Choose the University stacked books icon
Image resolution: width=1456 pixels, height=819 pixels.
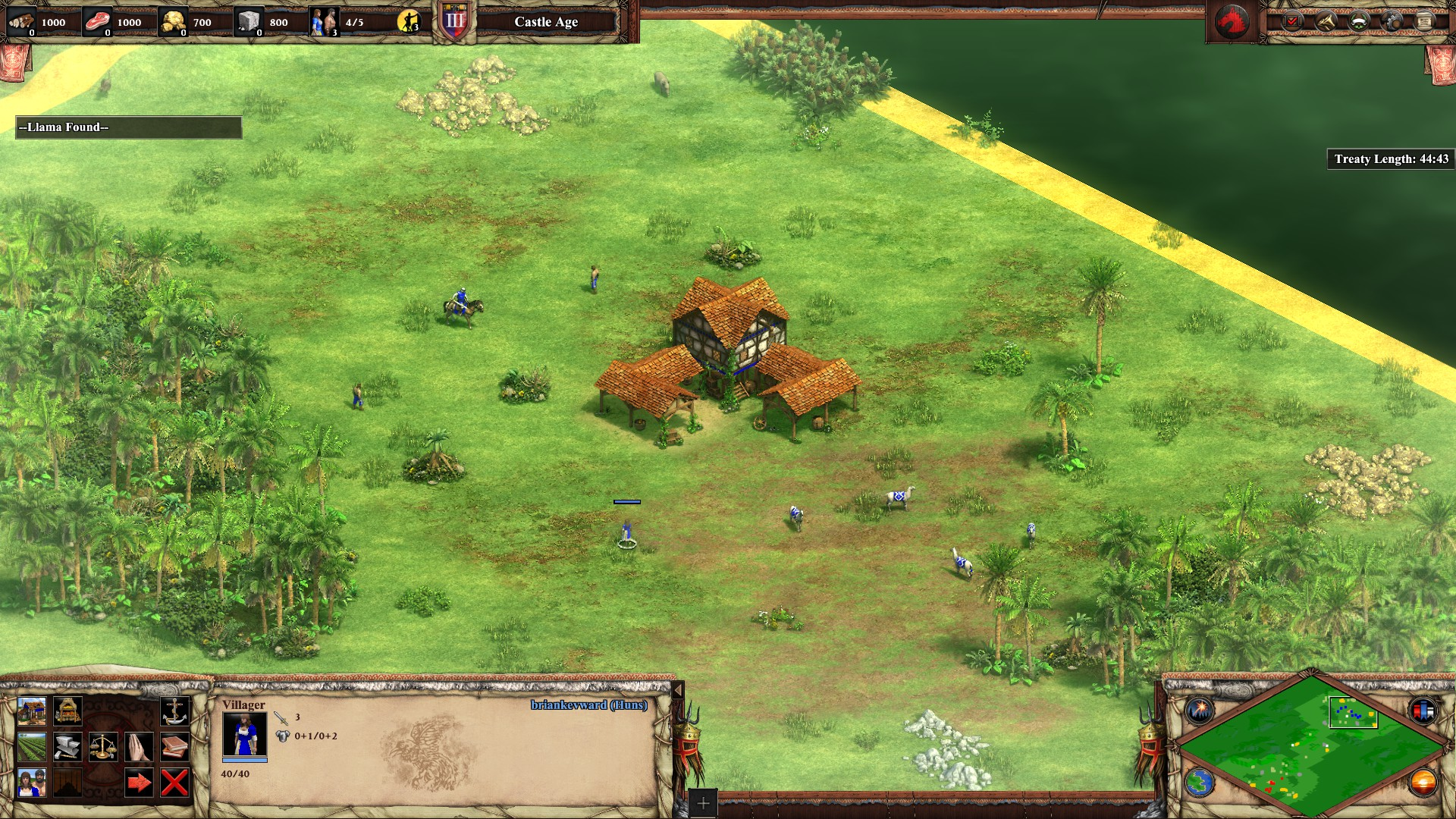tap(175, 748)
